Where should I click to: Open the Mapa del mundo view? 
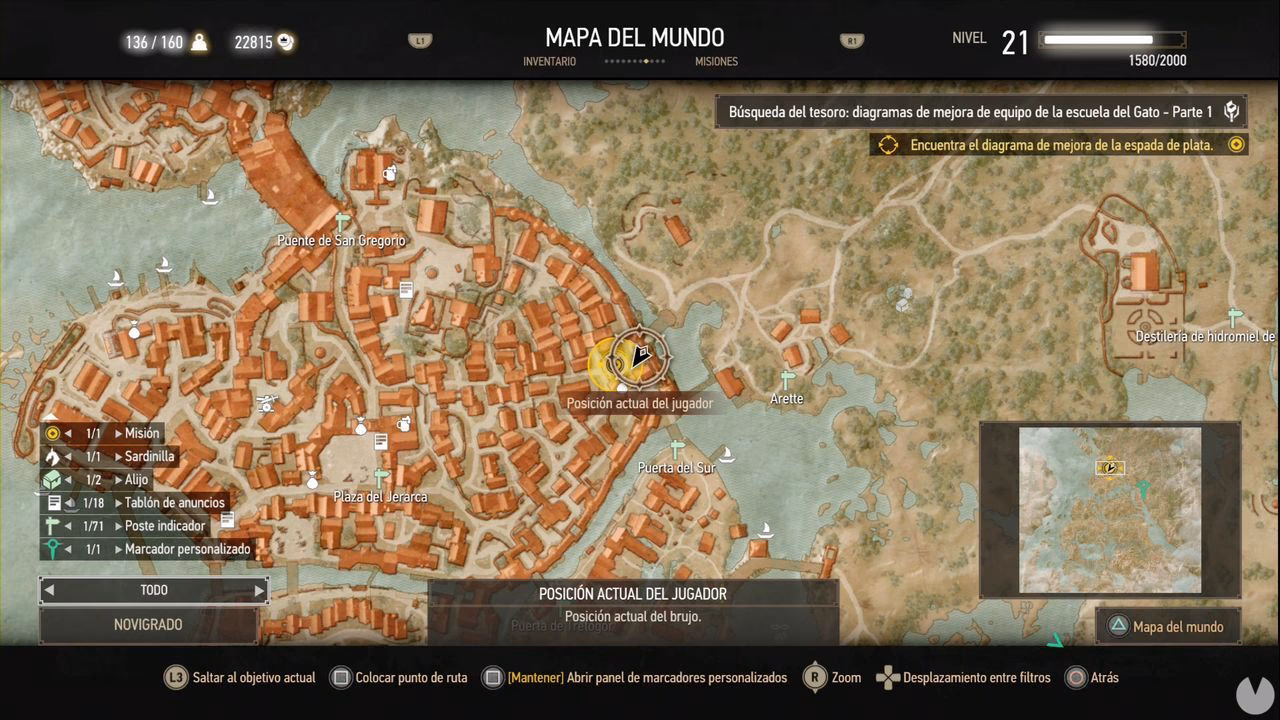(x=1168, y=627)
